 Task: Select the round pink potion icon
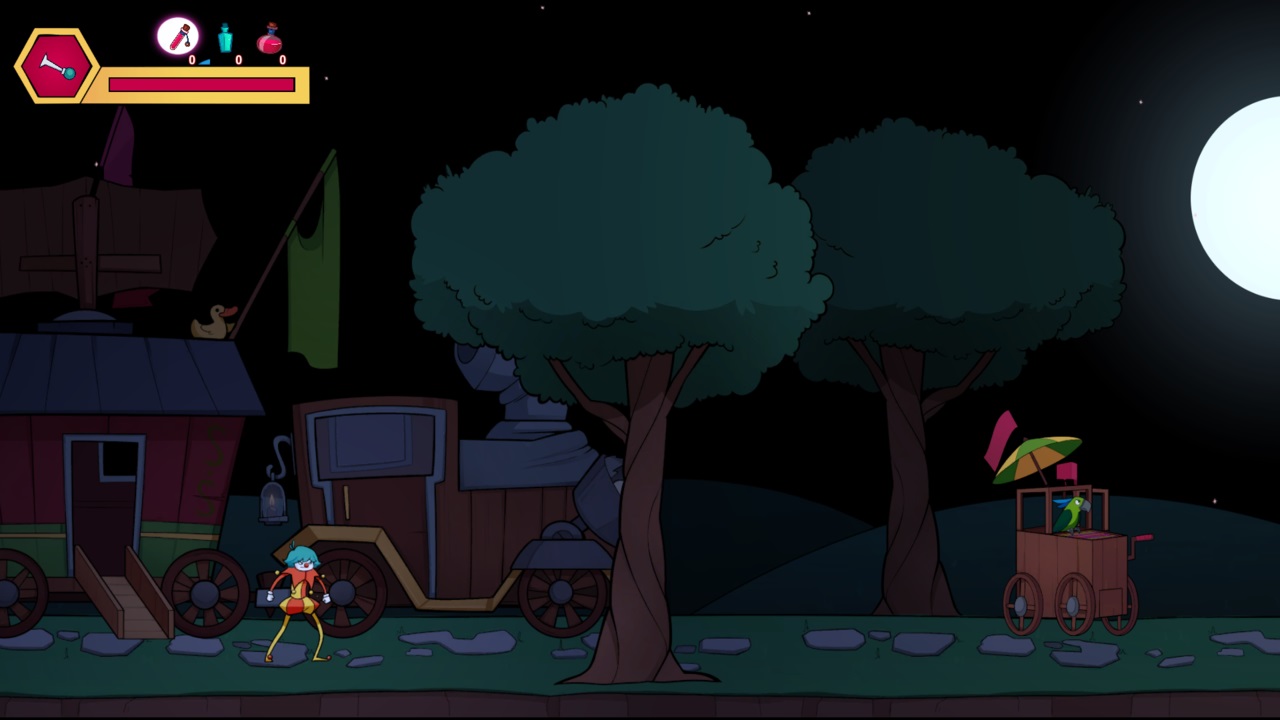[x=268, y=39]
